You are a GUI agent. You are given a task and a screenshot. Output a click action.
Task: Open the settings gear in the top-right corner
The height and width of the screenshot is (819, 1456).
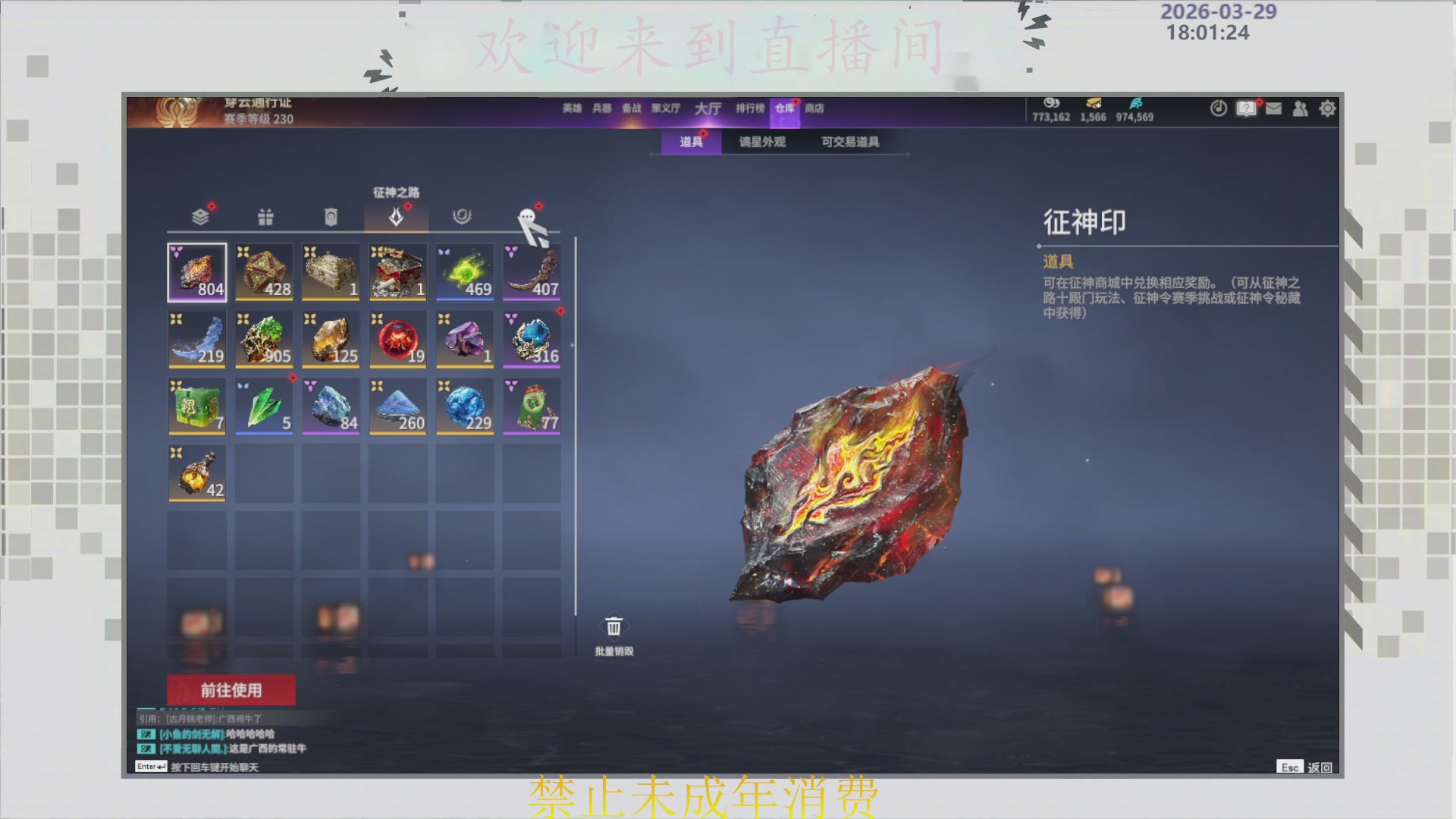pyautogui.click(x=1327, y=108)
